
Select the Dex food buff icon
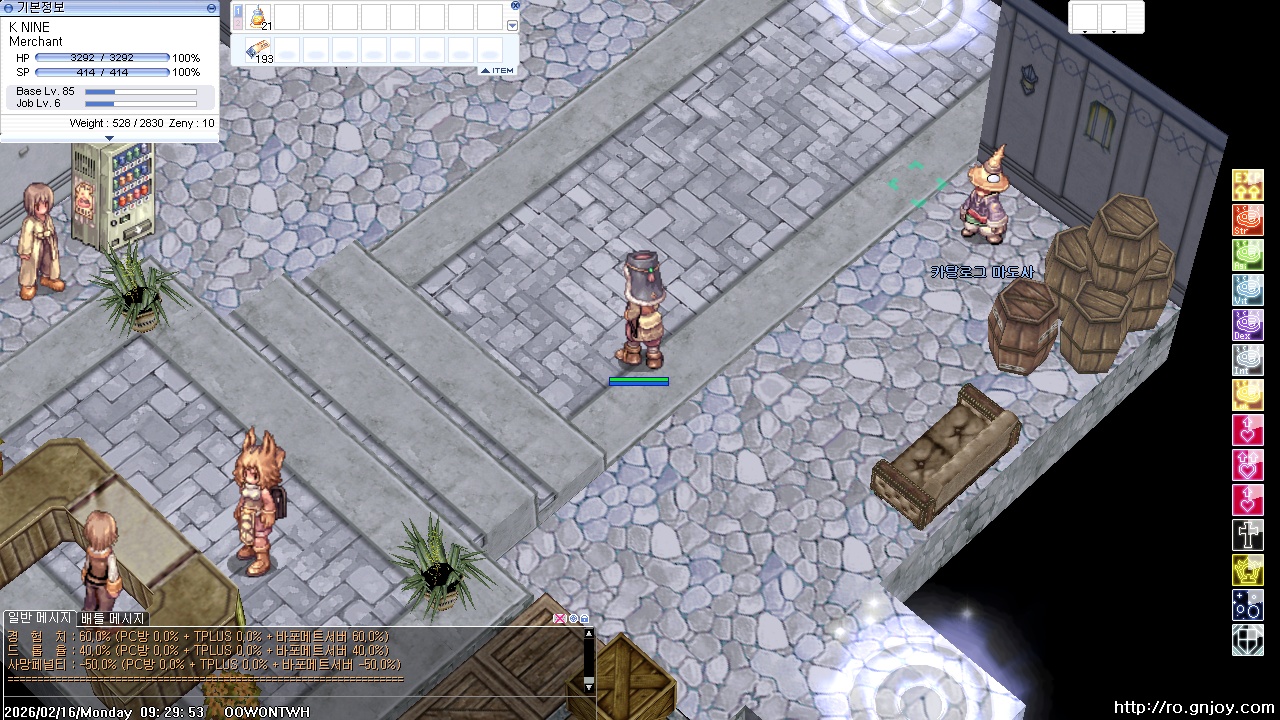click(1247, 325)
